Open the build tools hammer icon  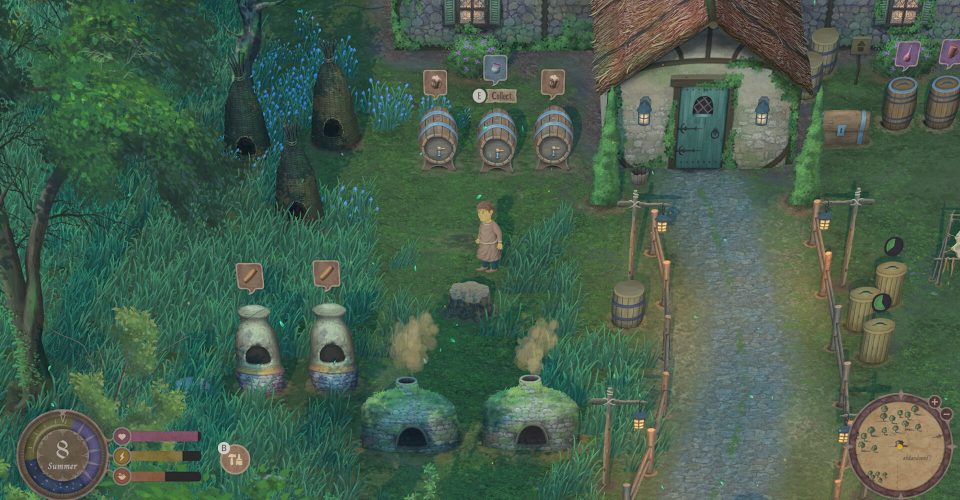click(x=237, y=460)
